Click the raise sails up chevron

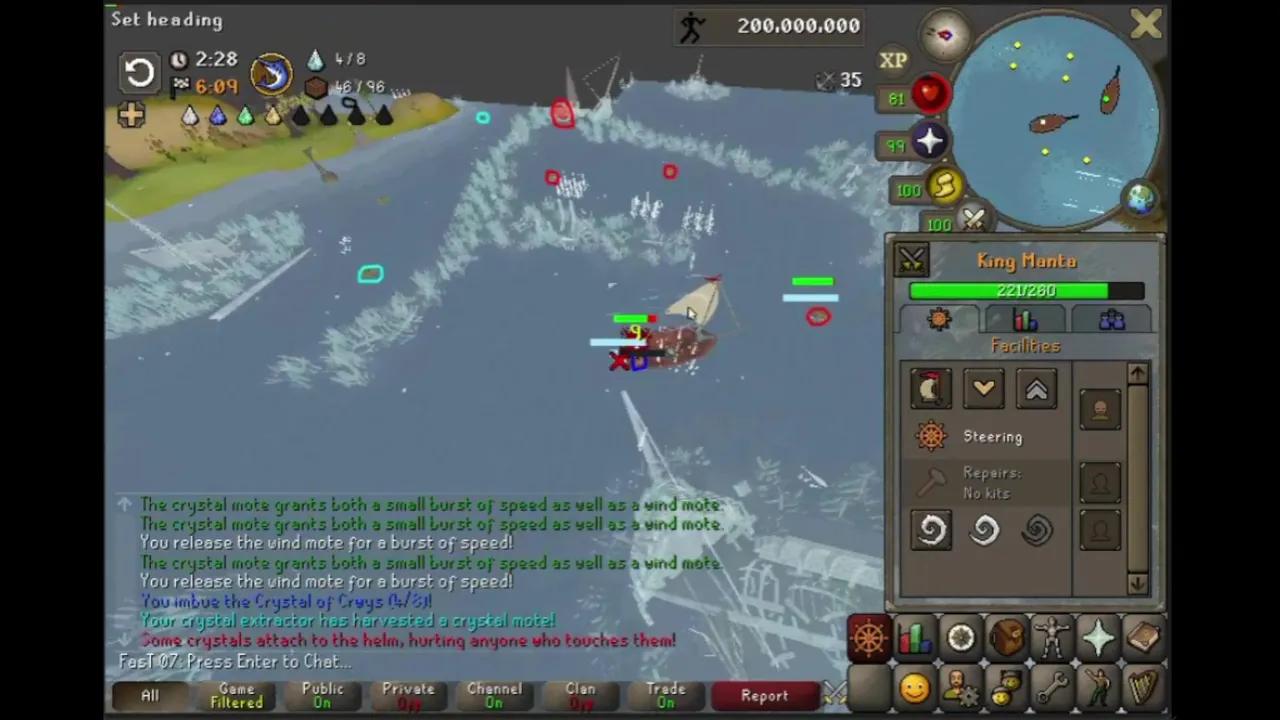[1036, 389]
